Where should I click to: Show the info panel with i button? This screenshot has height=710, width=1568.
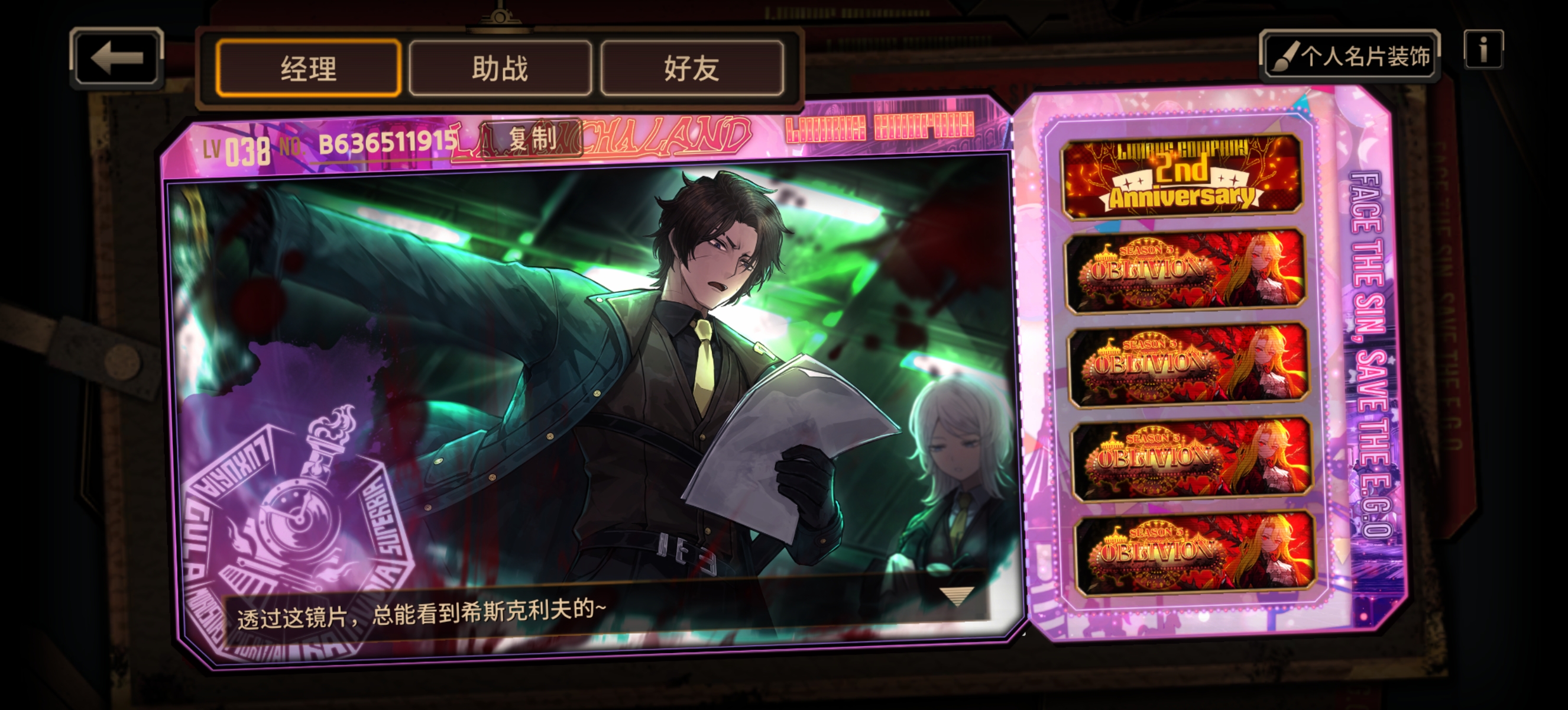click(x=1483, y=49)
